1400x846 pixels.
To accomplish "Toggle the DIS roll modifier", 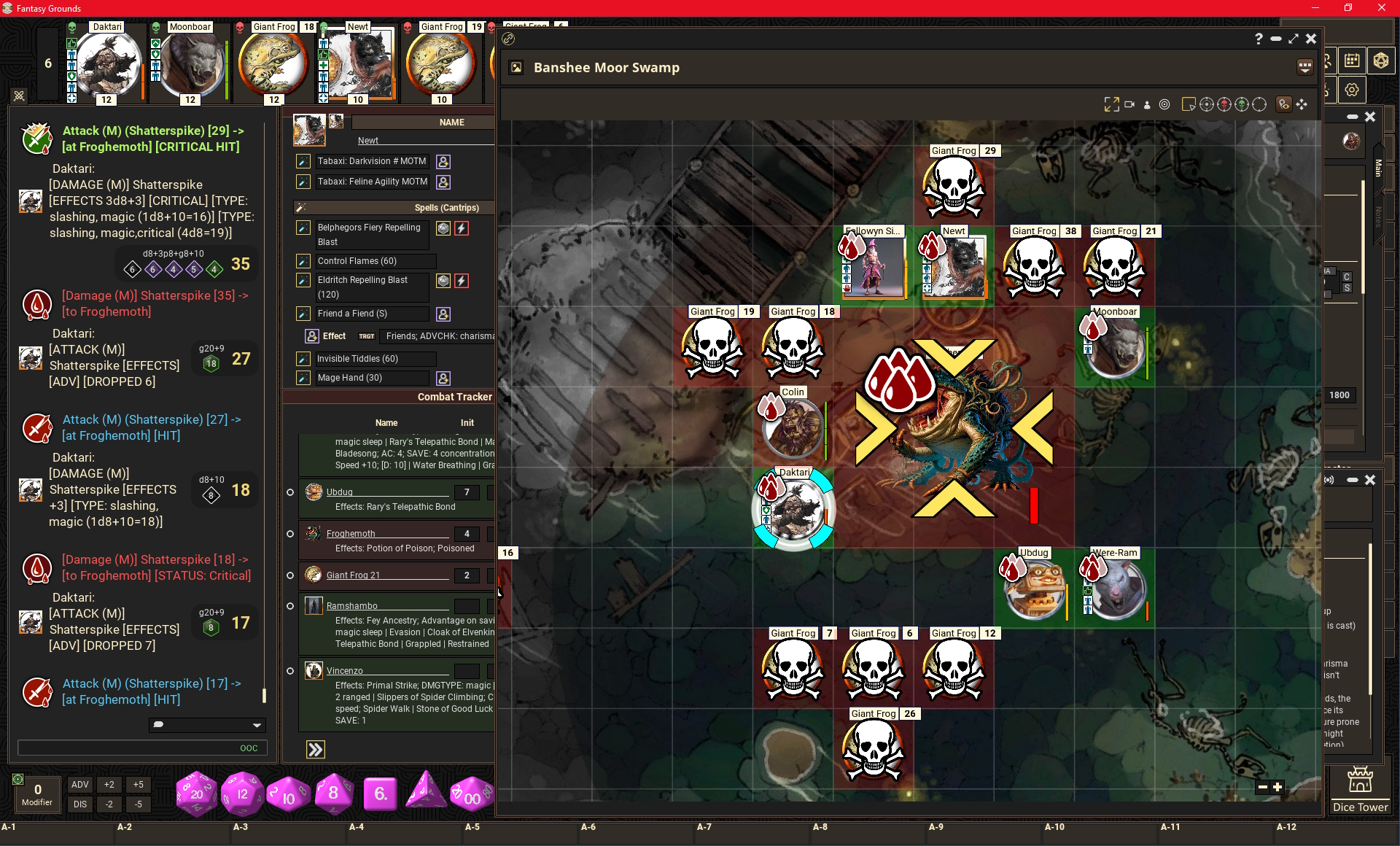I will pyautogui.click(x=79, y=804).
